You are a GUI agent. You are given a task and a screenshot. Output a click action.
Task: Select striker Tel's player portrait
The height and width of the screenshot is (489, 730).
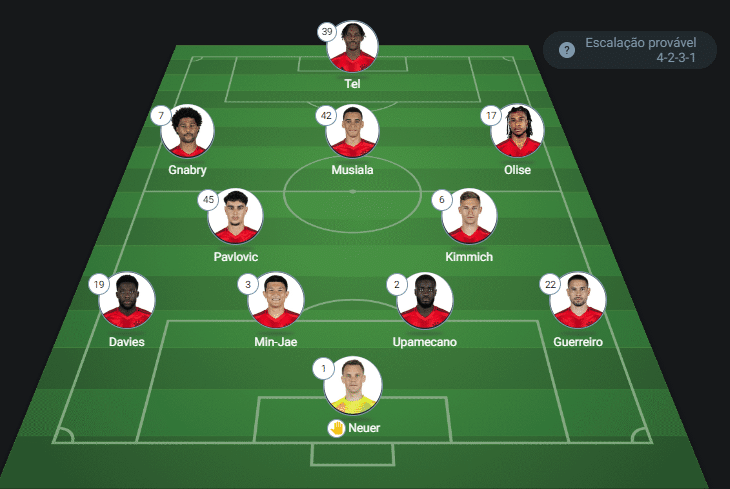click(352, 46)
